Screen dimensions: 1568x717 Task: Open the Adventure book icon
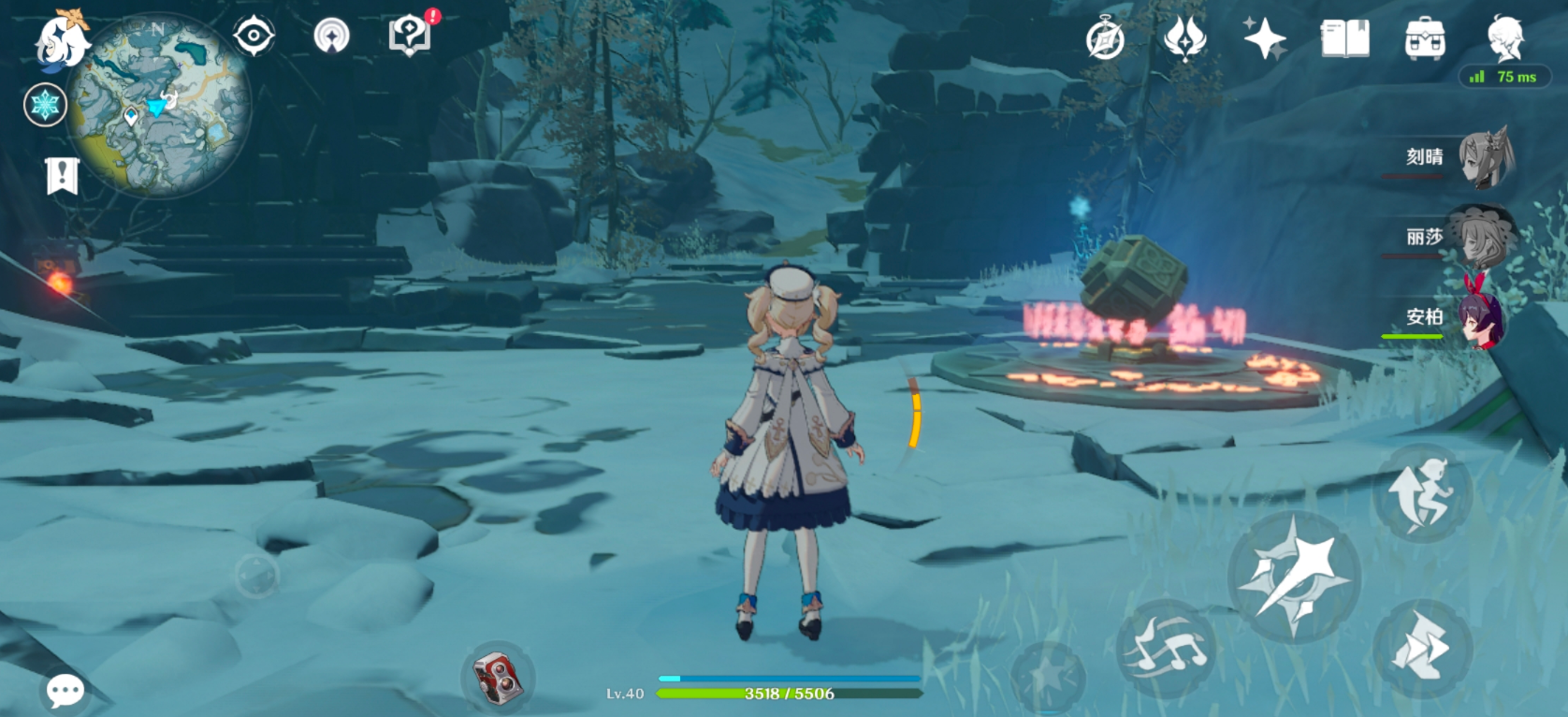click(1344, 39)
